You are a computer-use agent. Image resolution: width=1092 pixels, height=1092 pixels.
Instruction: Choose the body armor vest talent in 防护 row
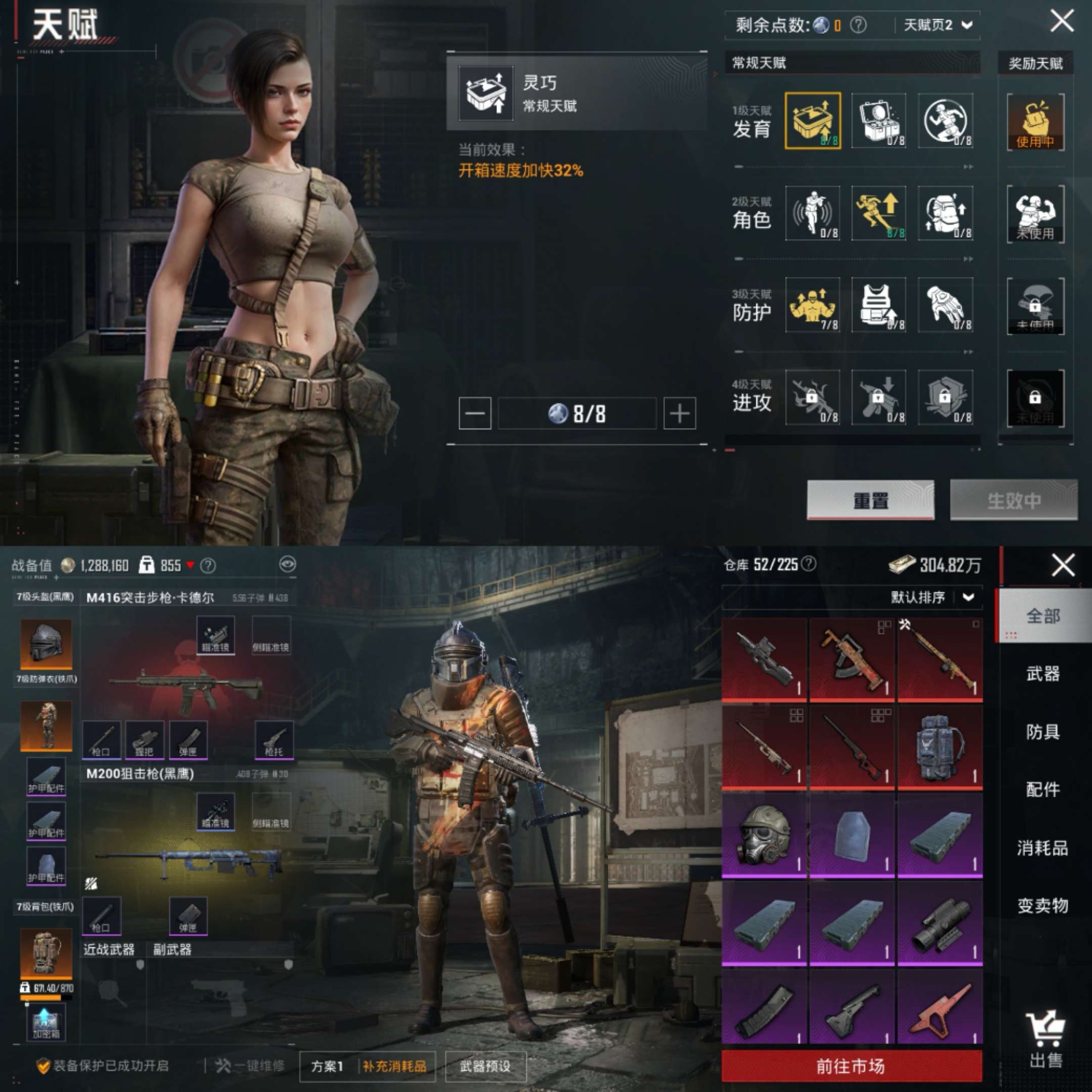[x=878, y=305]
